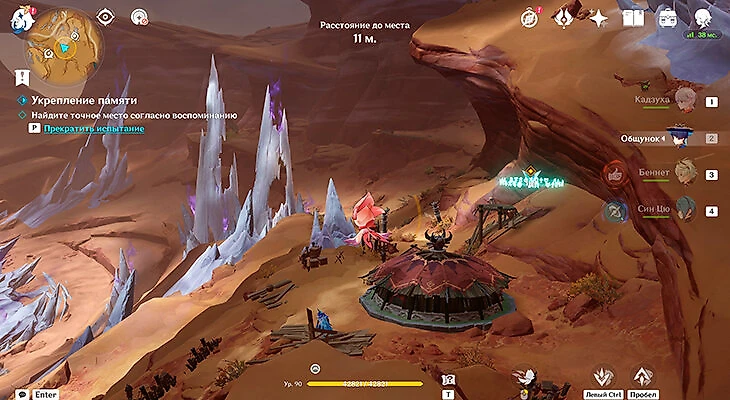Click the quest banner icon below the minimap
The height and width of the screenshot is (400, 730).
pos(22,75)
